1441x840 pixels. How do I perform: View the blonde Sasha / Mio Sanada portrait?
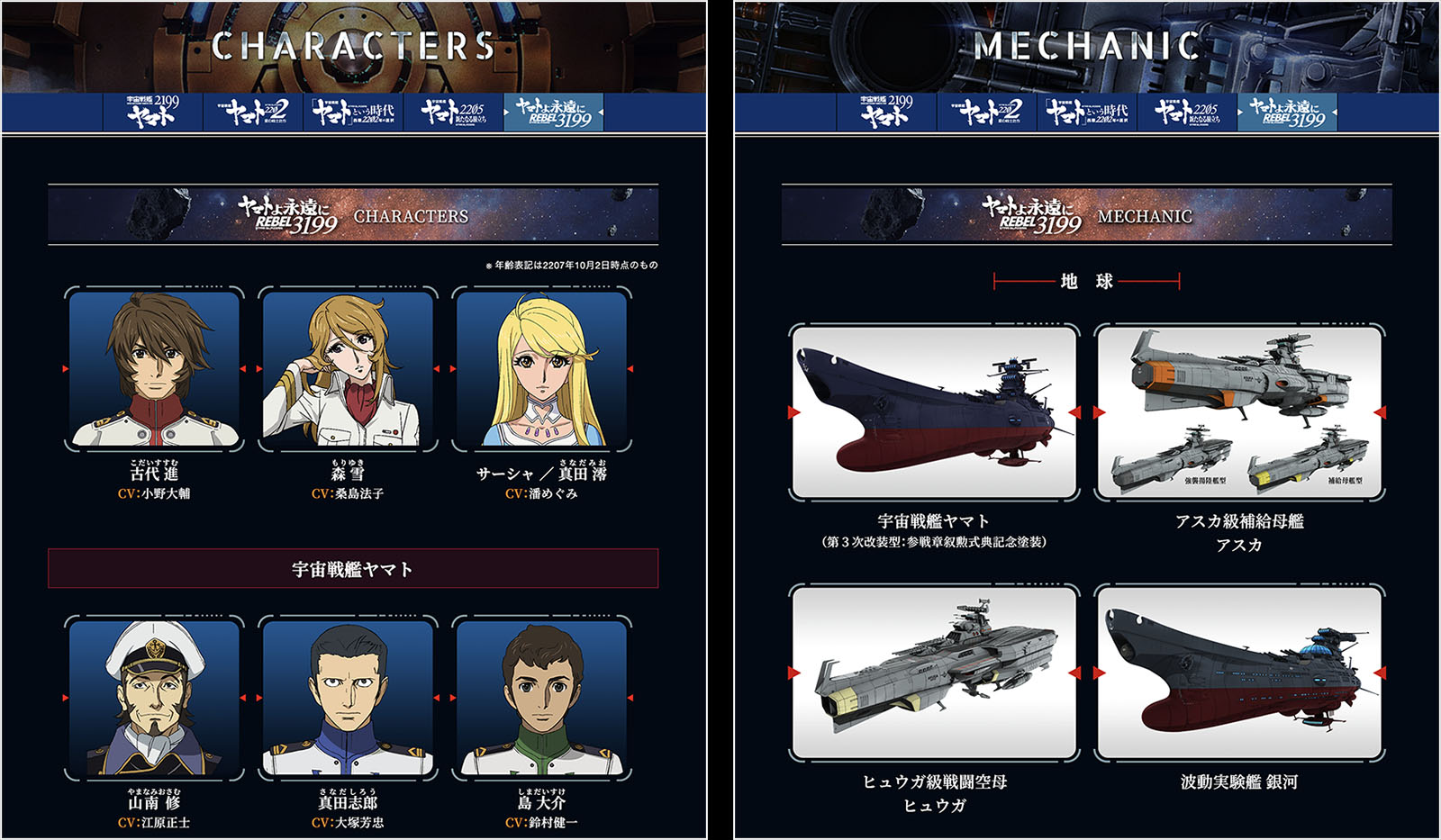tap(541, 369)
